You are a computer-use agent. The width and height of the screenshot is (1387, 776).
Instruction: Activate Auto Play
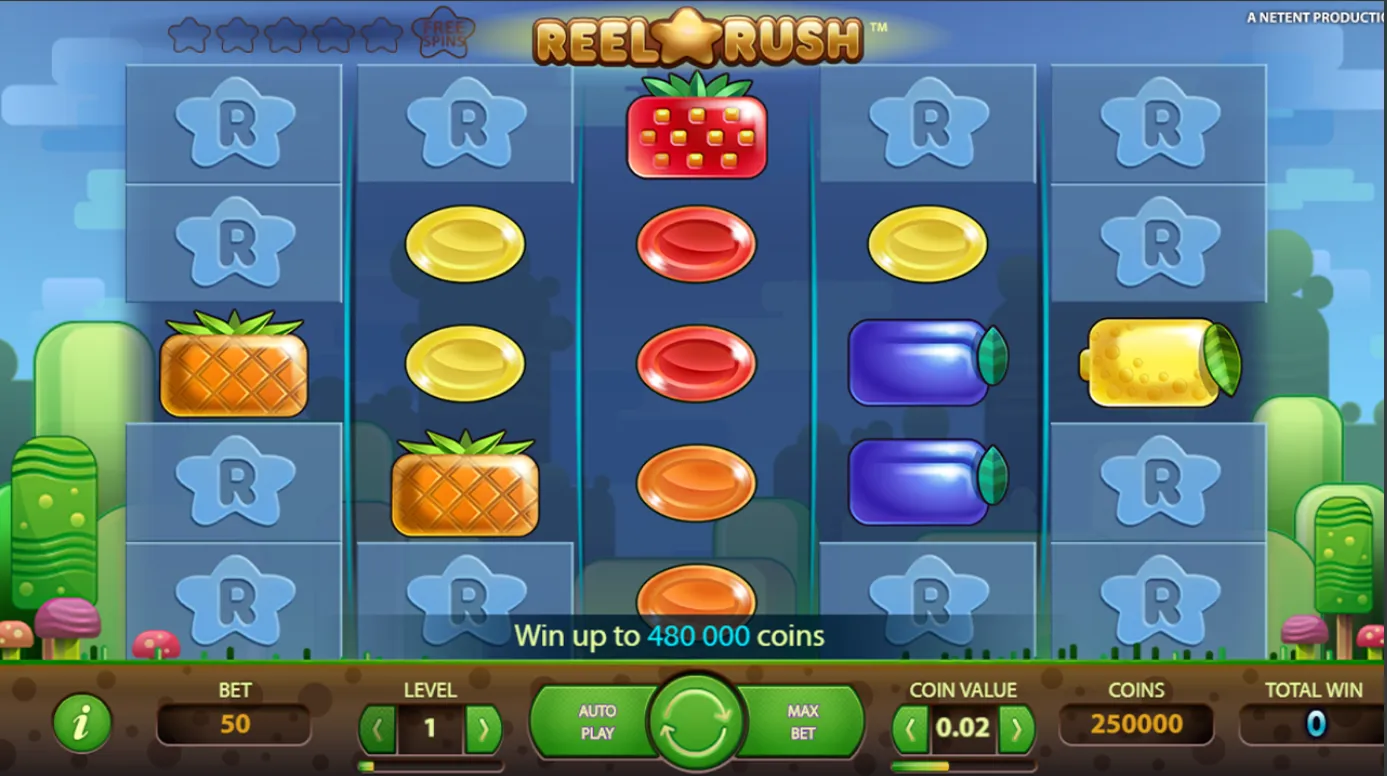(x=596, y=720)
